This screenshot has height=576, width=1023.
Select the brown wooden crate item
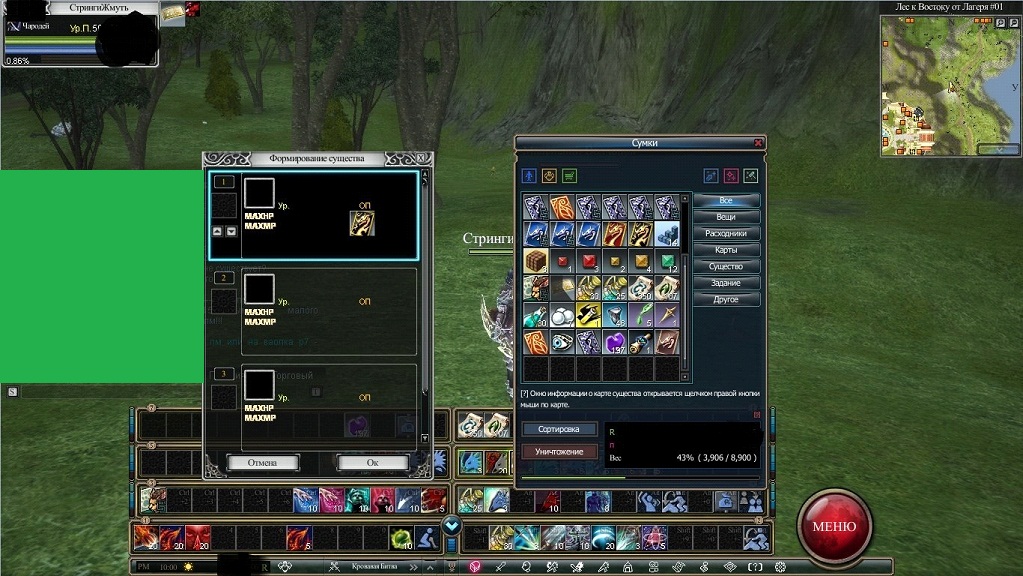[535, 262]
